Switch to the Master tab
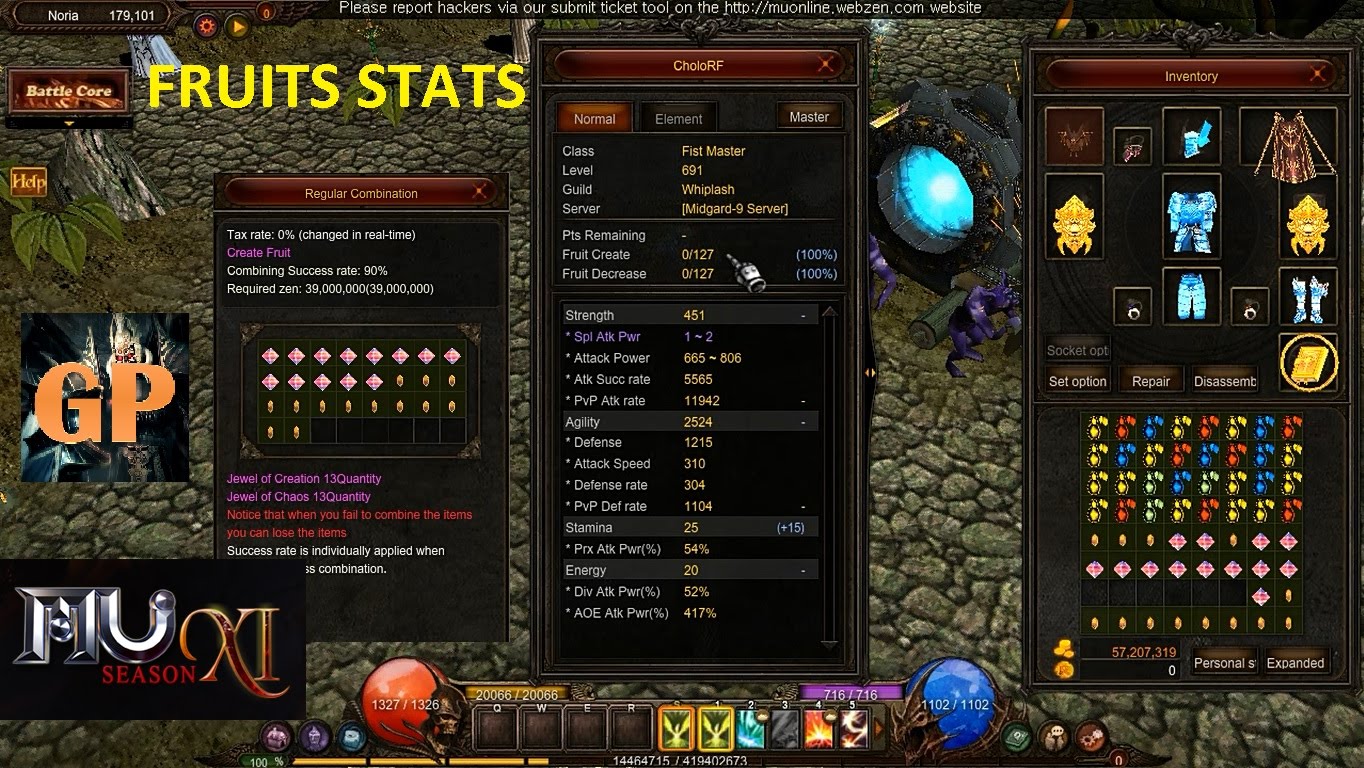This screenshot has width=1364, height=768. tap(809, 116)
